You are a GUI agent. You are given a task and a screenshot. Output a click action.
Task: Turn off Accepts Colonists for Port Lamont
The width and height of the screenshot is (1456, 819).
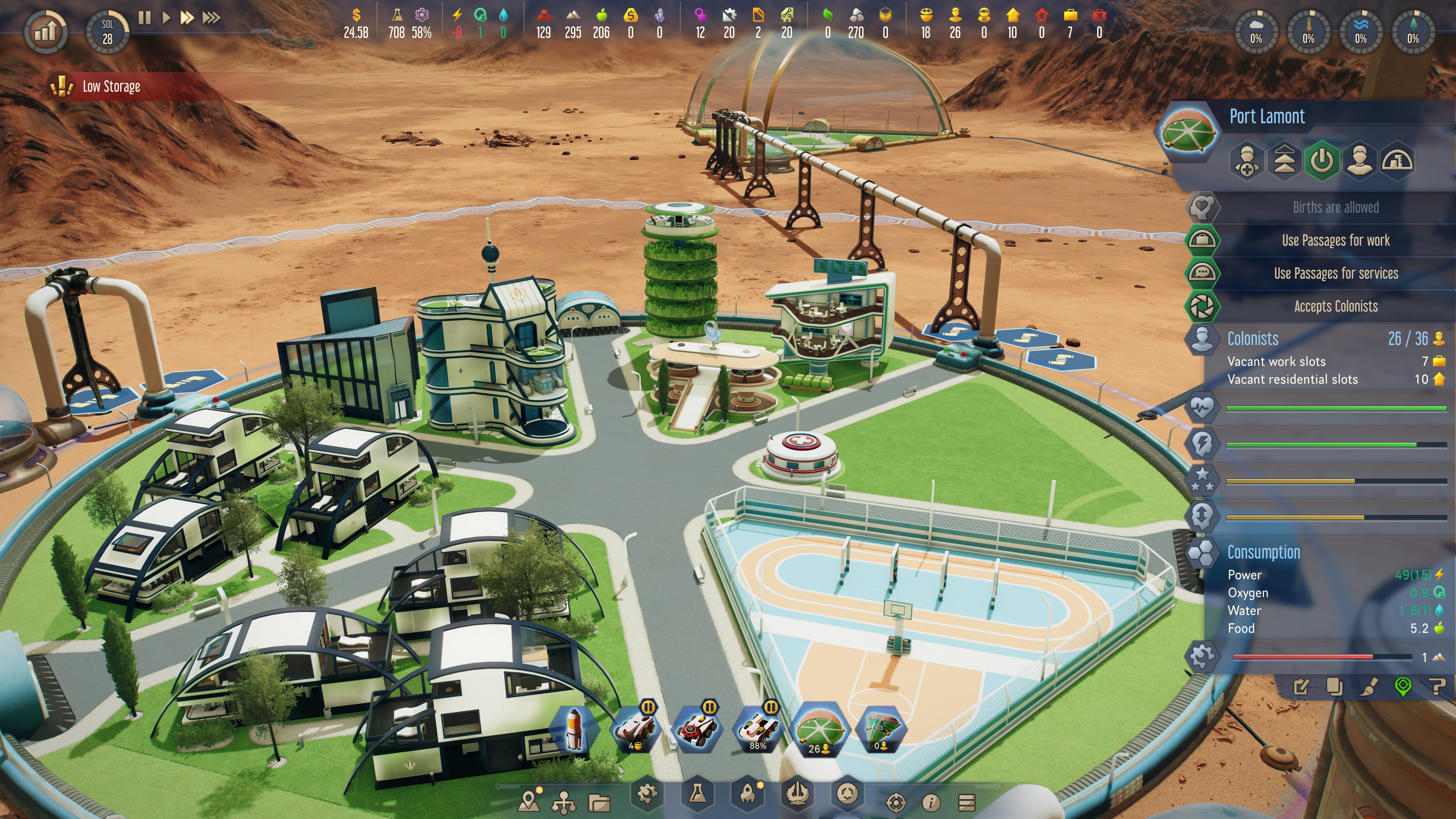click(x=1335, y=306)
